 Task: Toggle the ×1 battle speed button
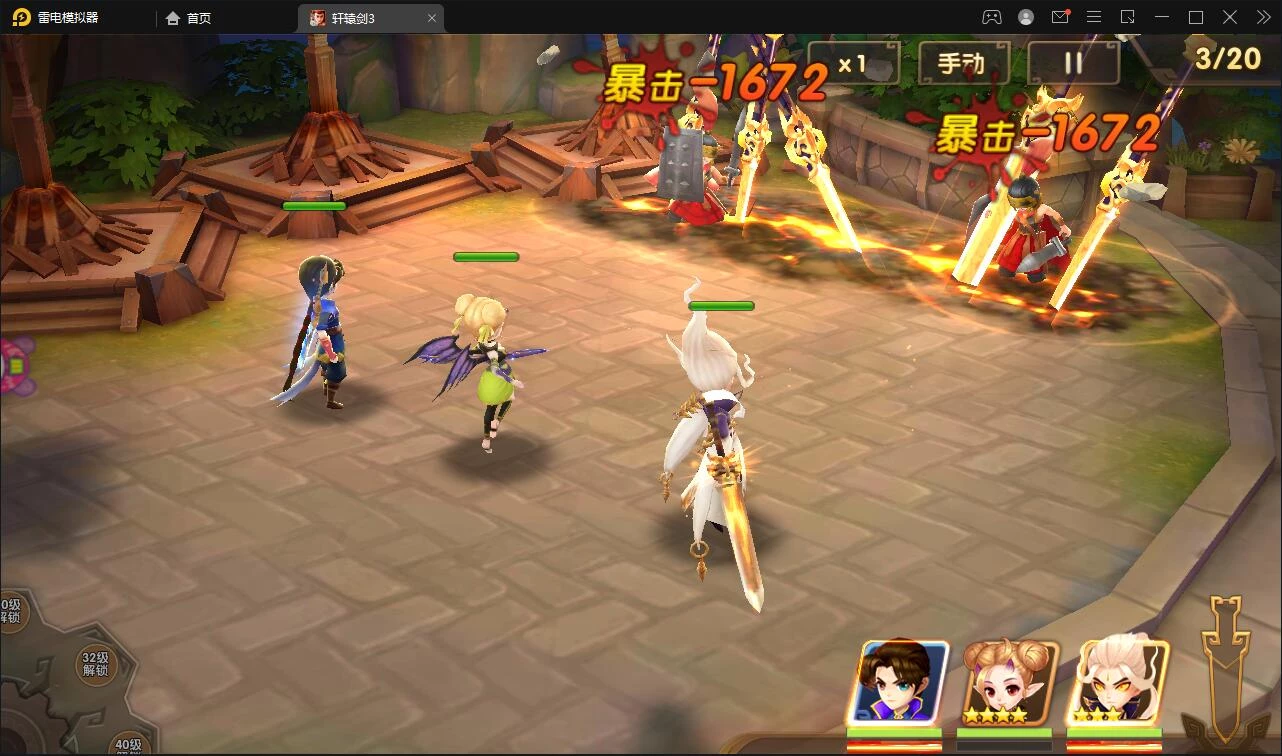853,64
